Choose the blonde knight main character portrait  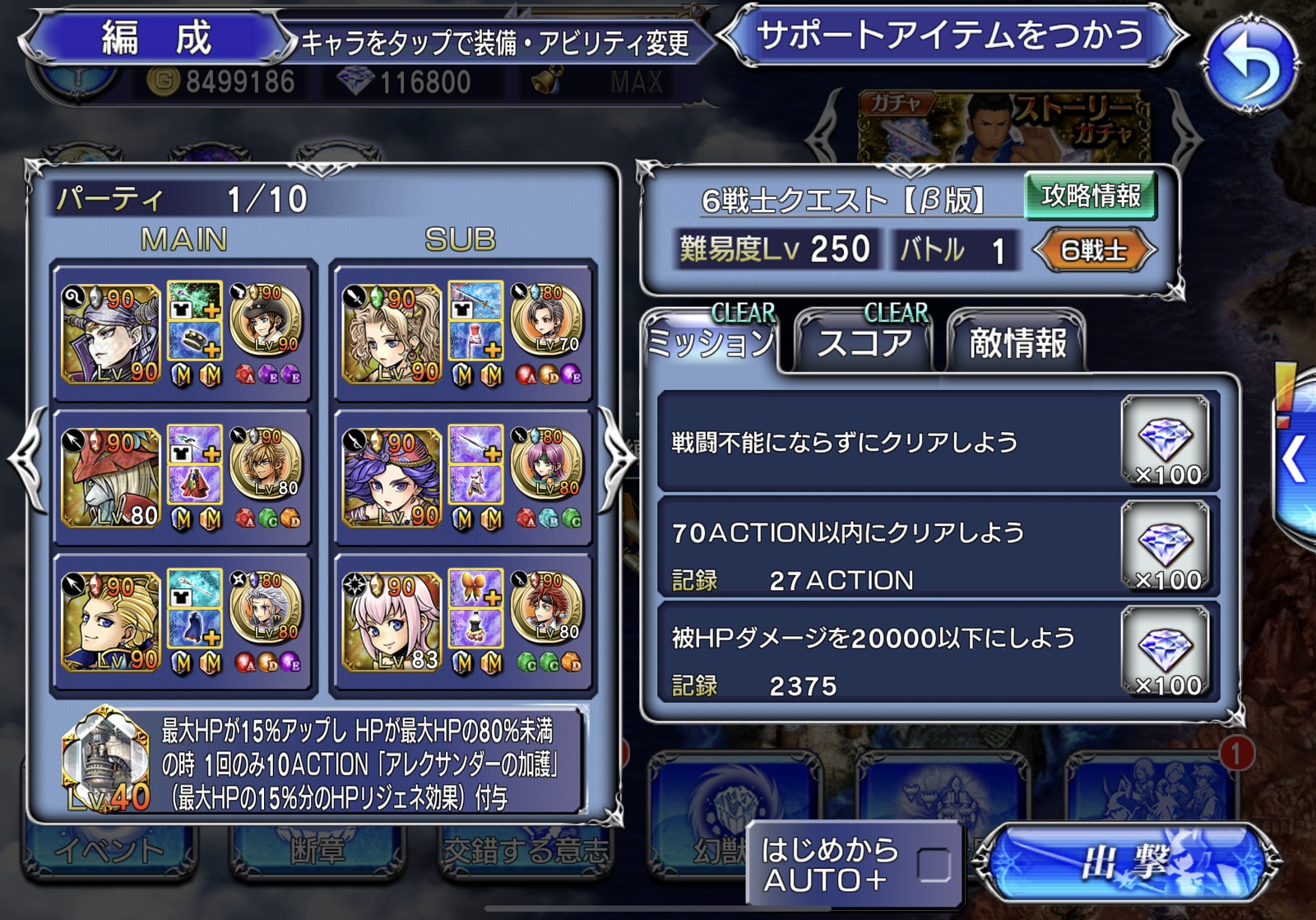coord(111,621)
